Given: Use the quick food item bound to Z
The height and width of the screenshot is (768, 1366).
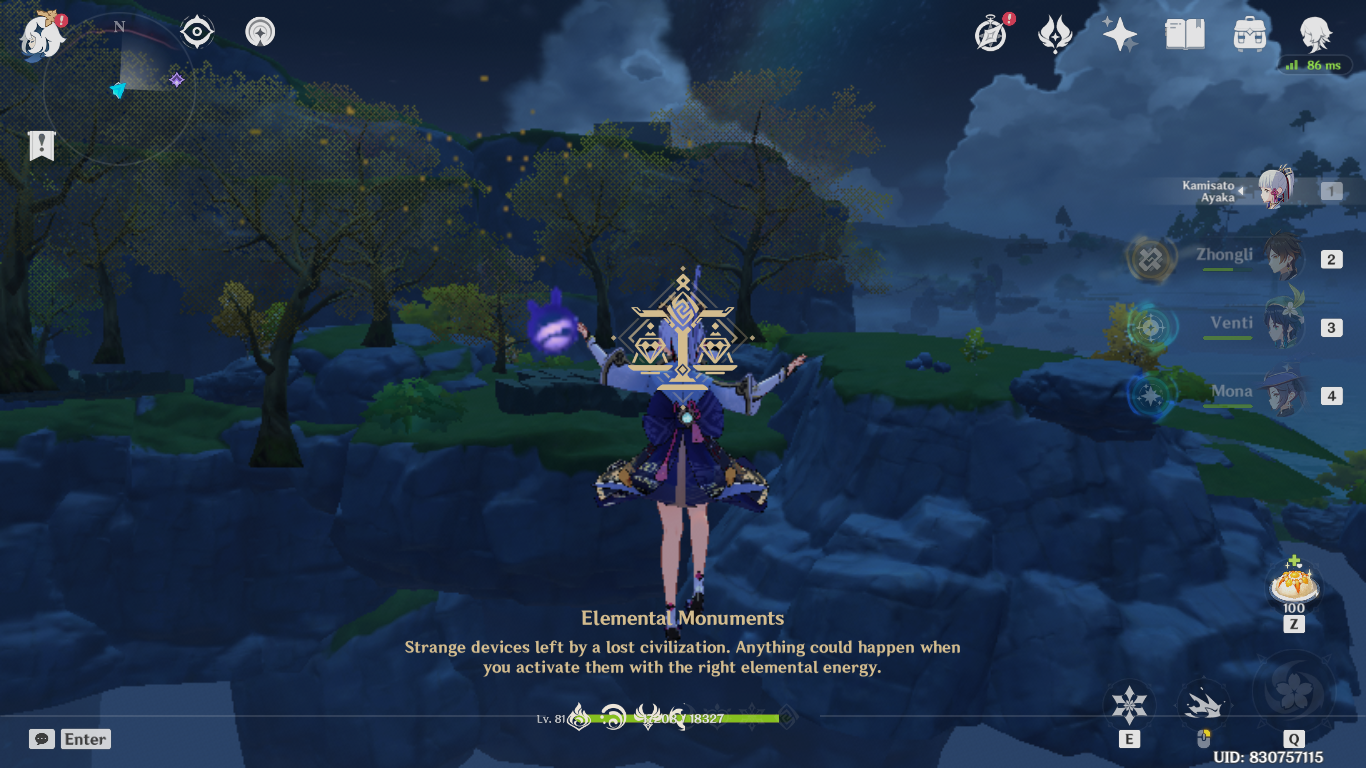Looking at the screenshot, I should pos(1294,583).
